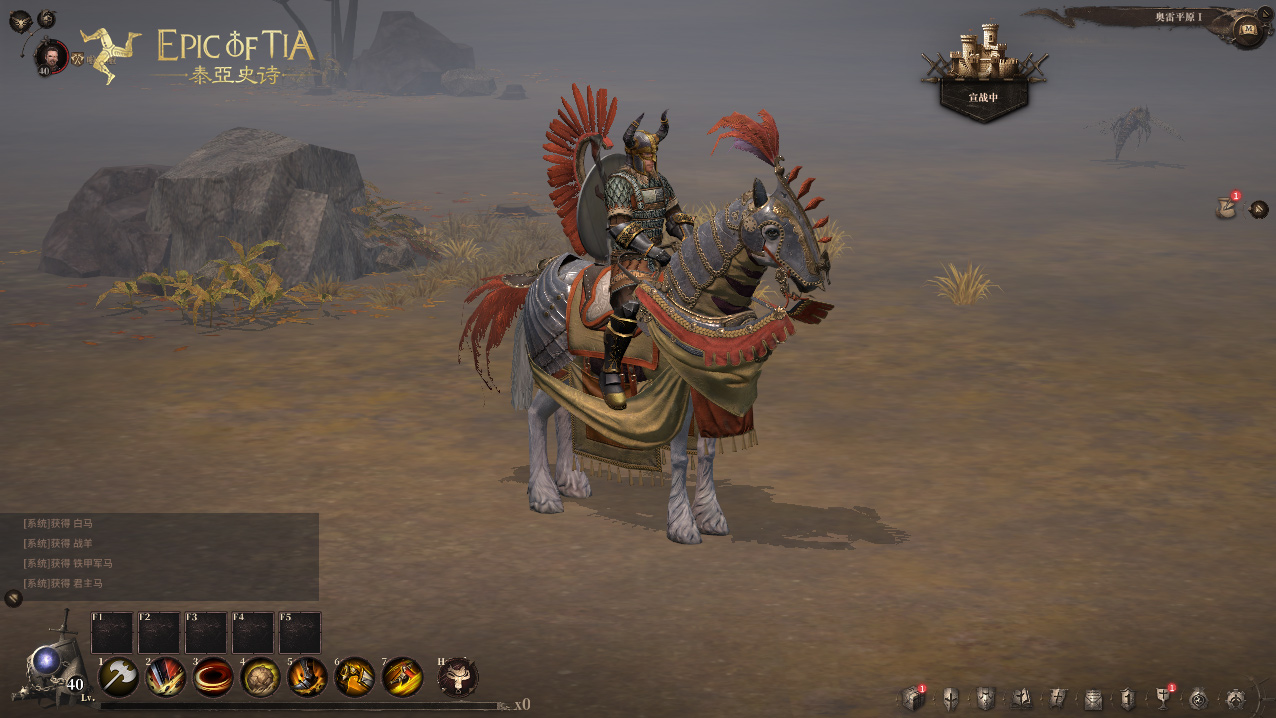The width and height of the screenshot is (1276, 718).
Task: Click the pouch icon with red badge
Action: point(1226,208)
